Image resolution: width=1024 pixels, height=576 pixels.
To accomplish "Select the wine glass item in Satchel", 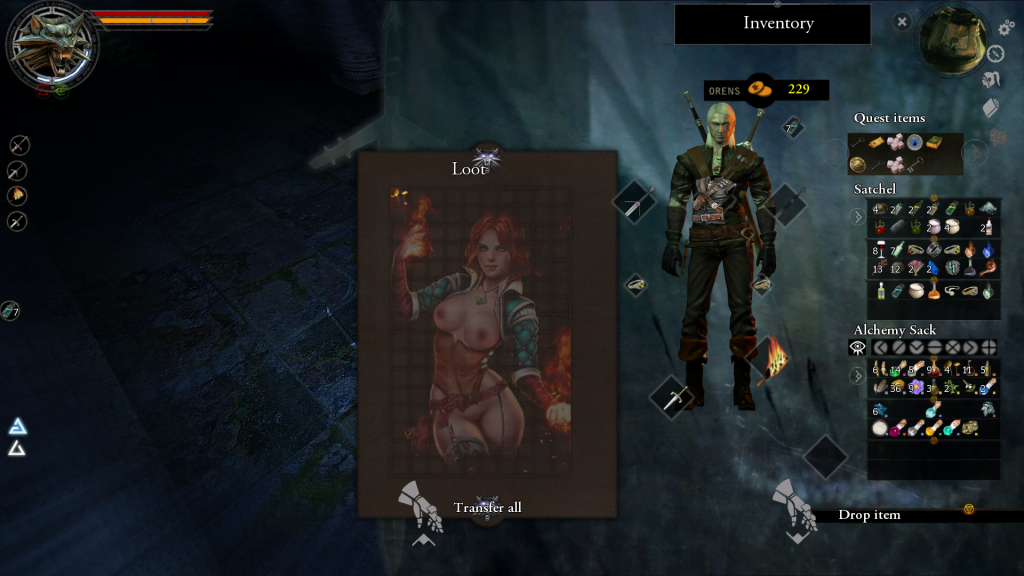I will [x=878, y=248].
